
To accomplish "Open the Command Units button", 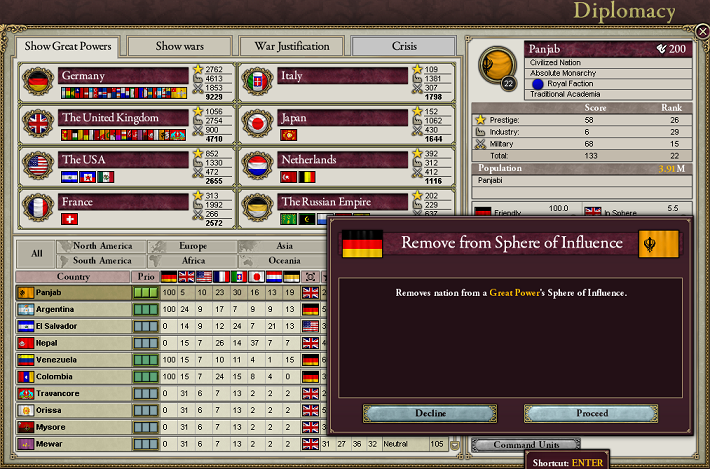I will (524, 445).
